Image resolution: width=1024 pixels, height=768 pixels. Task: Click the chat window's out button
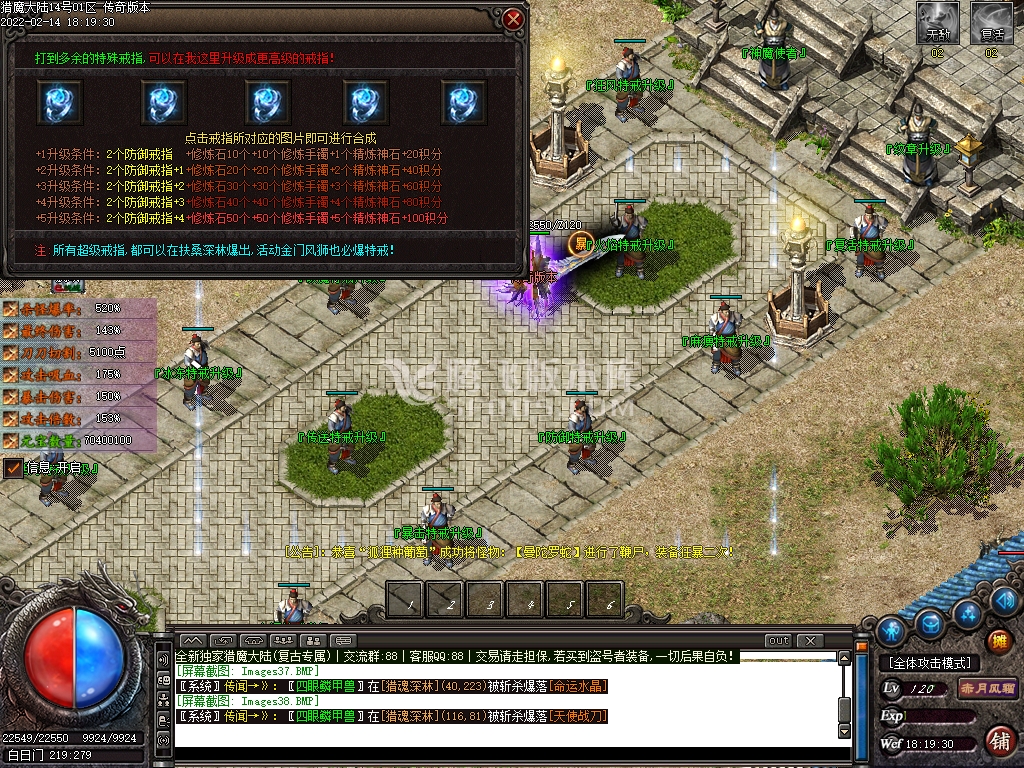[778, 640]
